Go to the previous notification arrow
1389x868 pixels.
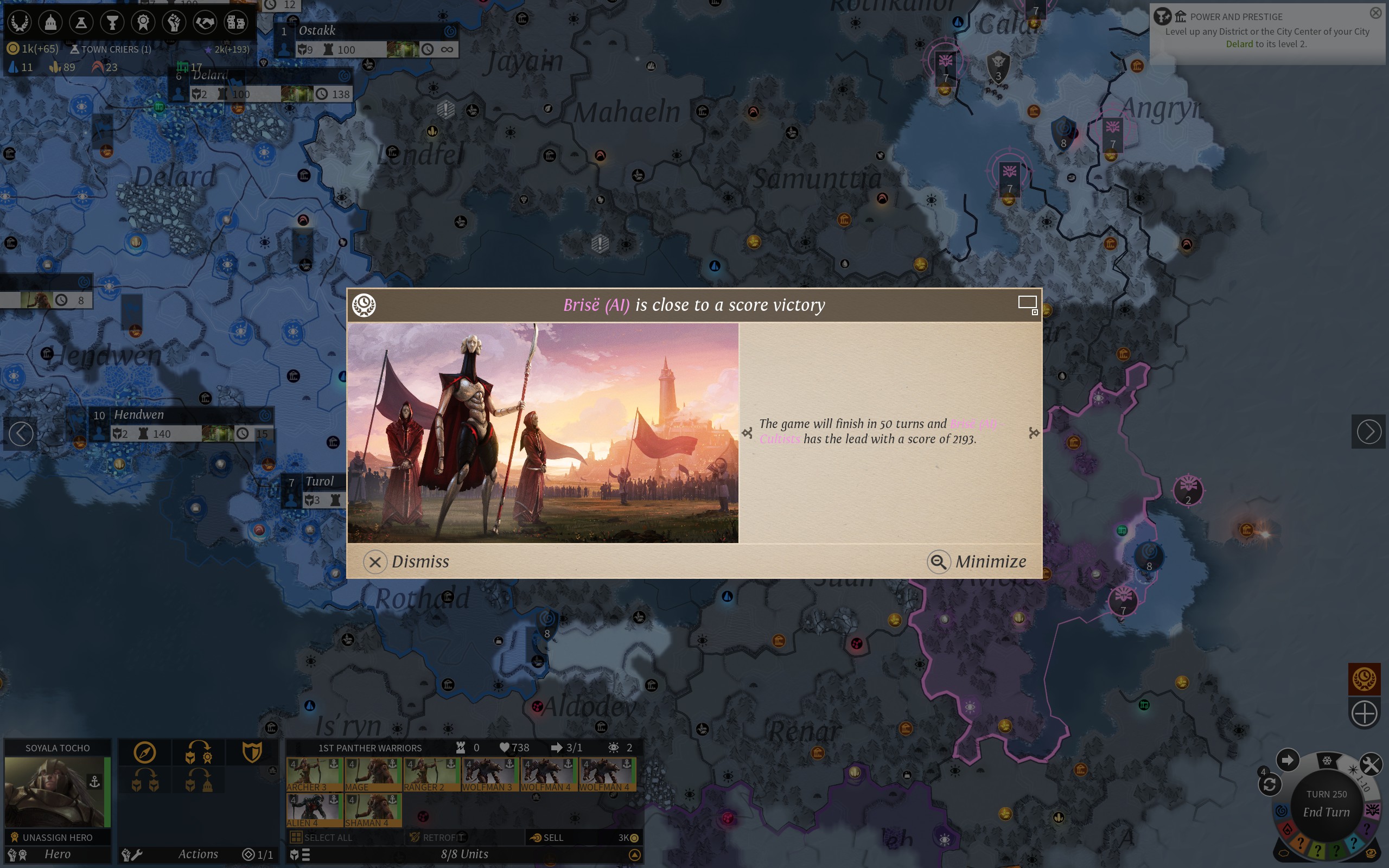21,433
